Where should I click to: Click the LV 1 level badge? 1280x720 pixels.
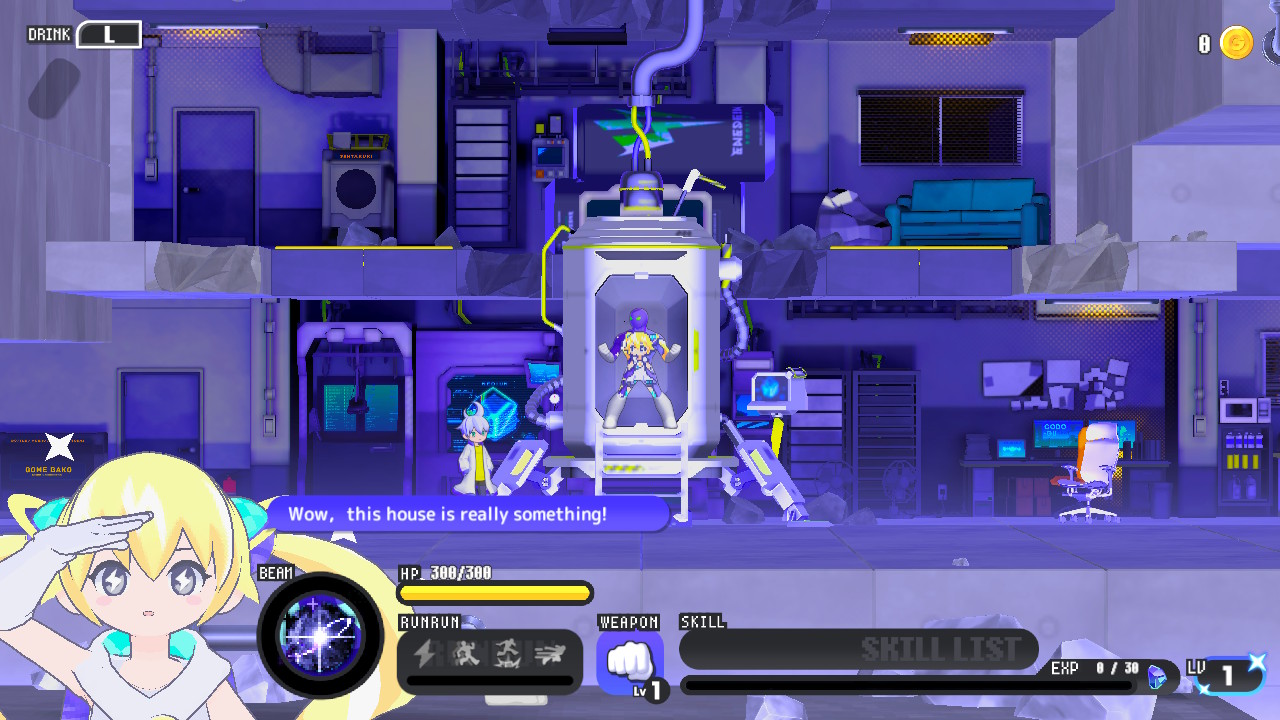click(x=1226, y=676)
